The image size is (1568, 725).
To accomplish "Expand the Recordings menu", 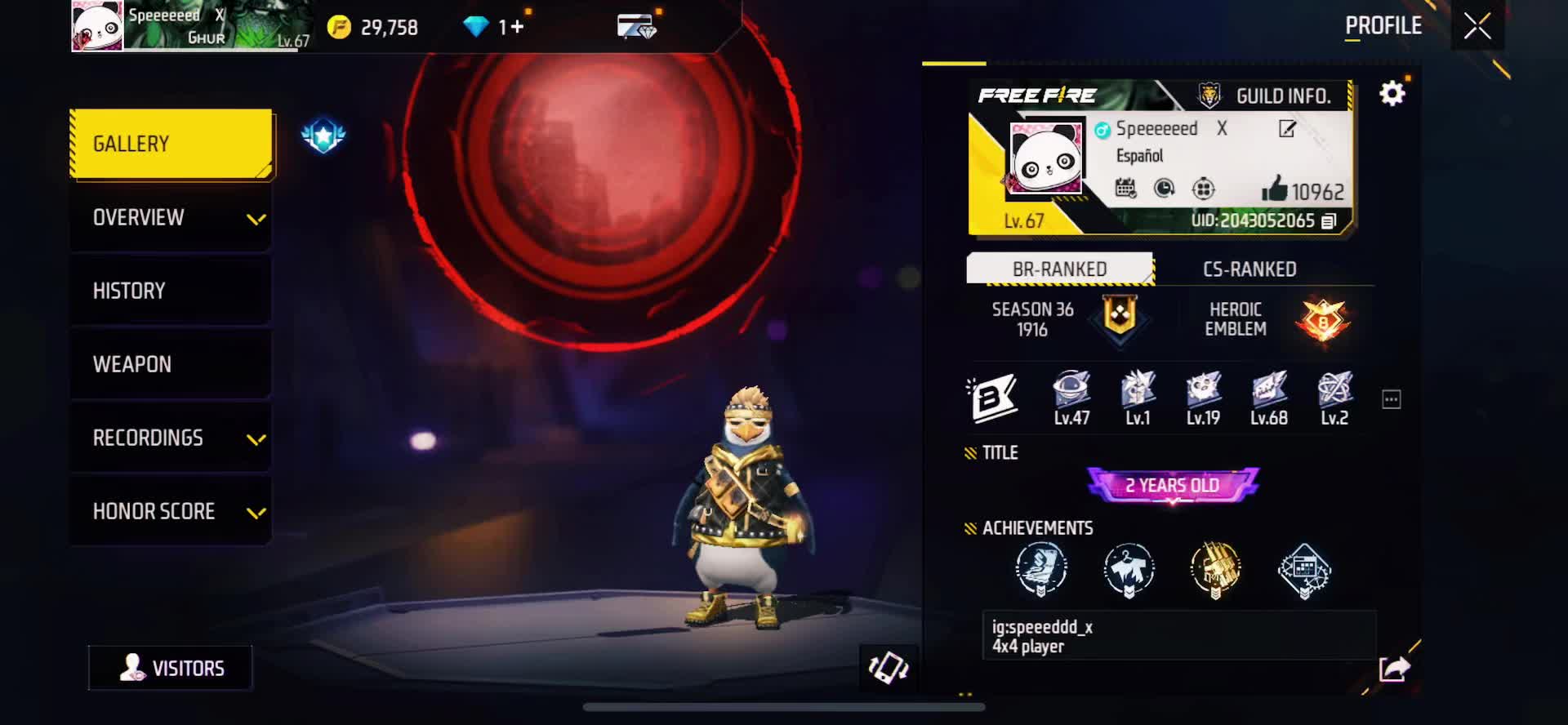I will pyautogui.click(x=171, y=438).
